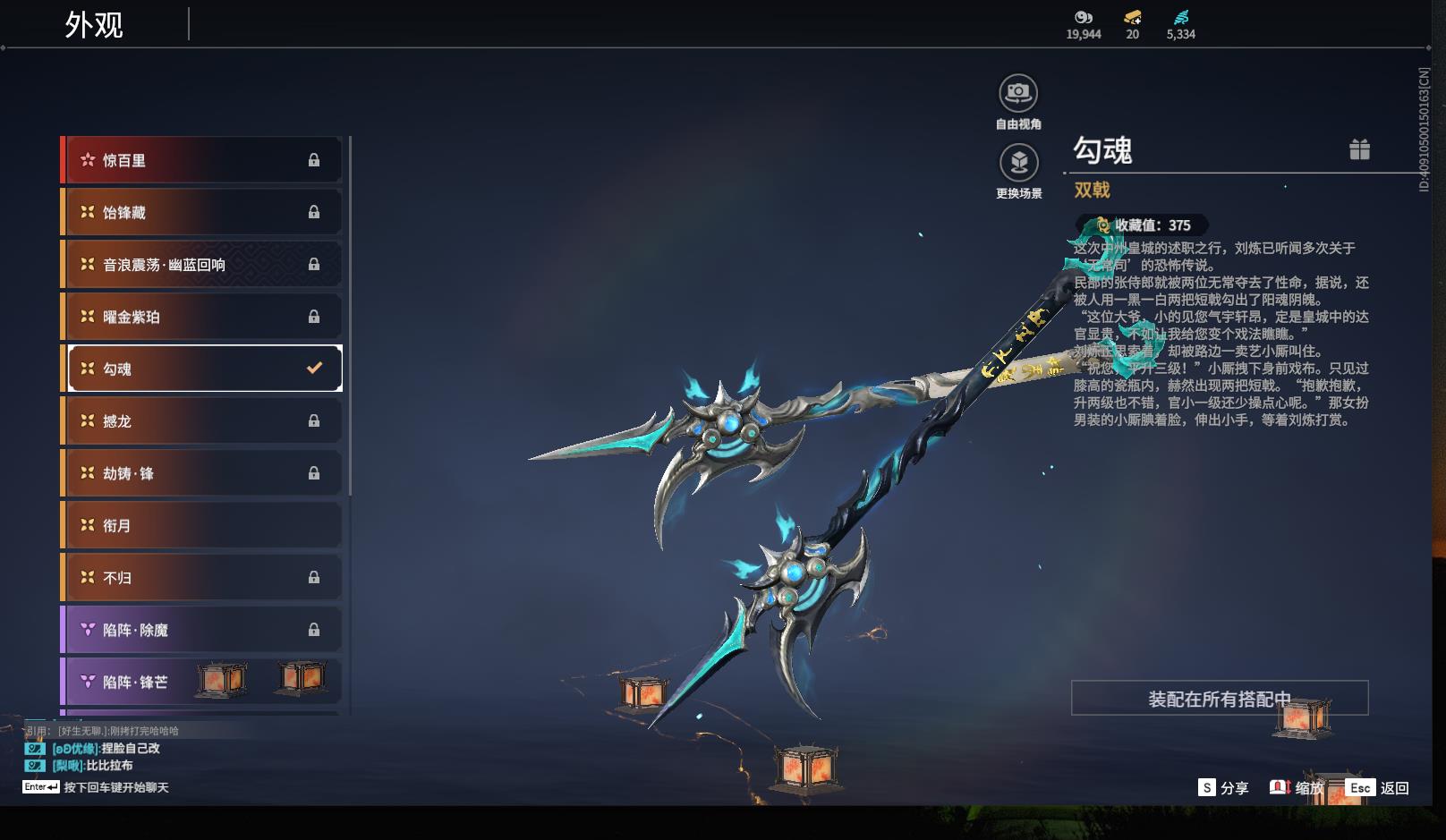Click the gift box icon beside 勾魂
The width and height of the screenshot is (1446, 840).
1359,149
